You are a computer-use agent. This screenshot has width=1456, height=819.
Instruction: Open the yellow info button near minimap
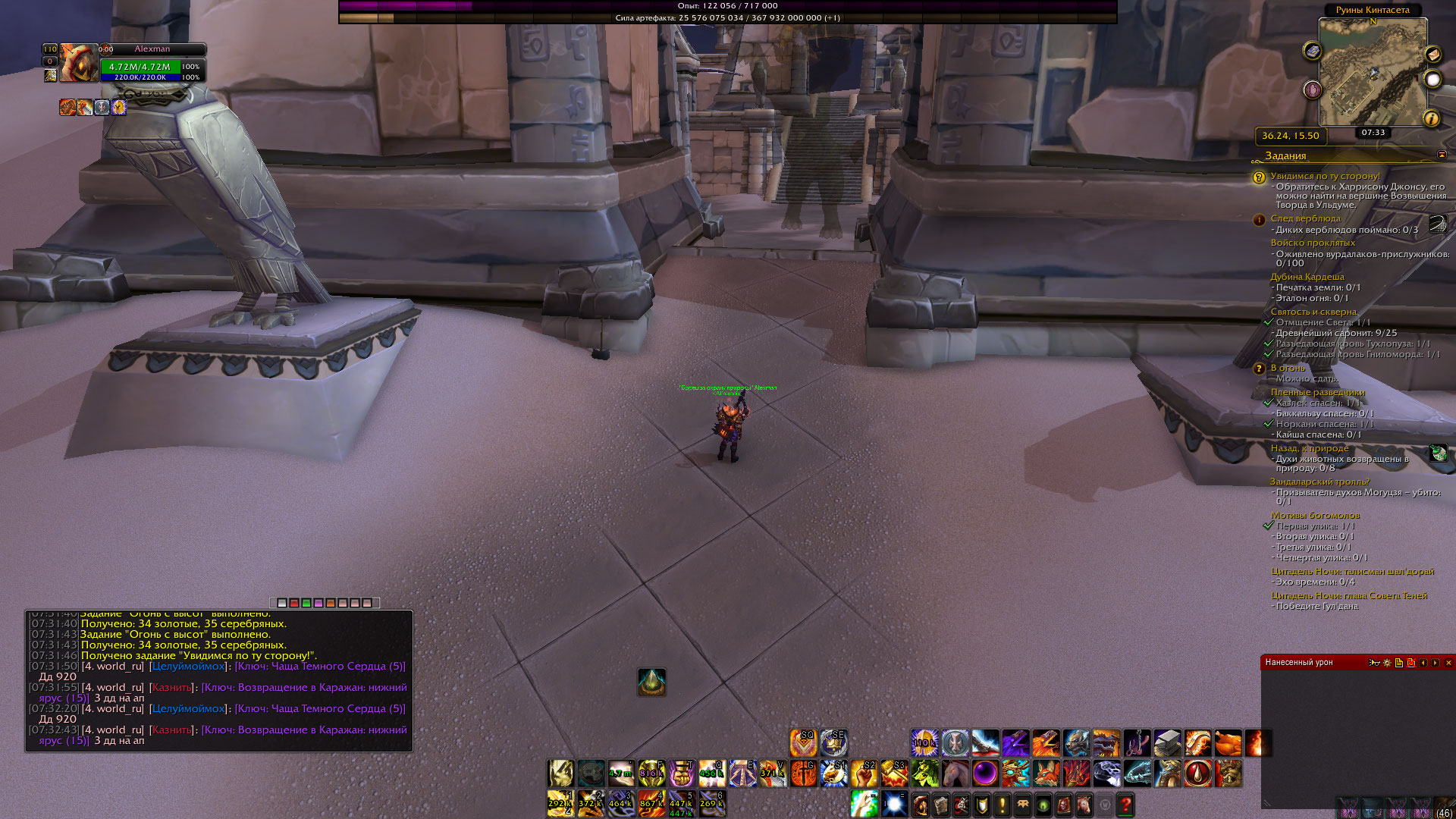click(x=1431, y=118)
